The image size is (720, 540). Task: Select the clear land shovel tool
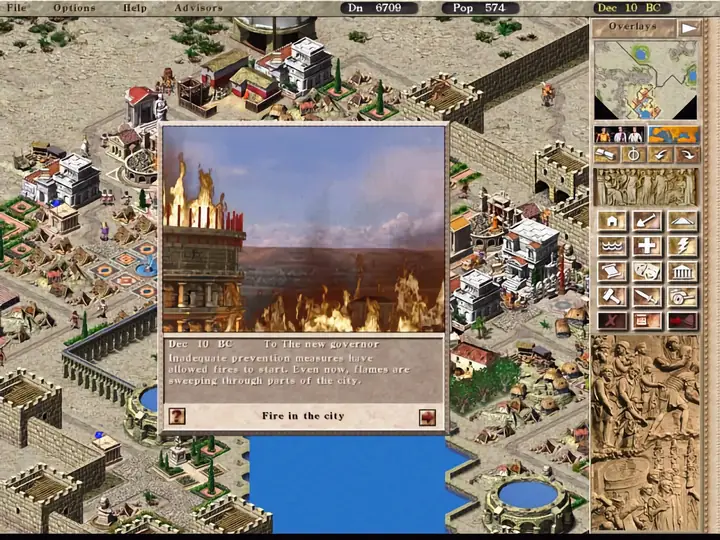coord(646,221)
